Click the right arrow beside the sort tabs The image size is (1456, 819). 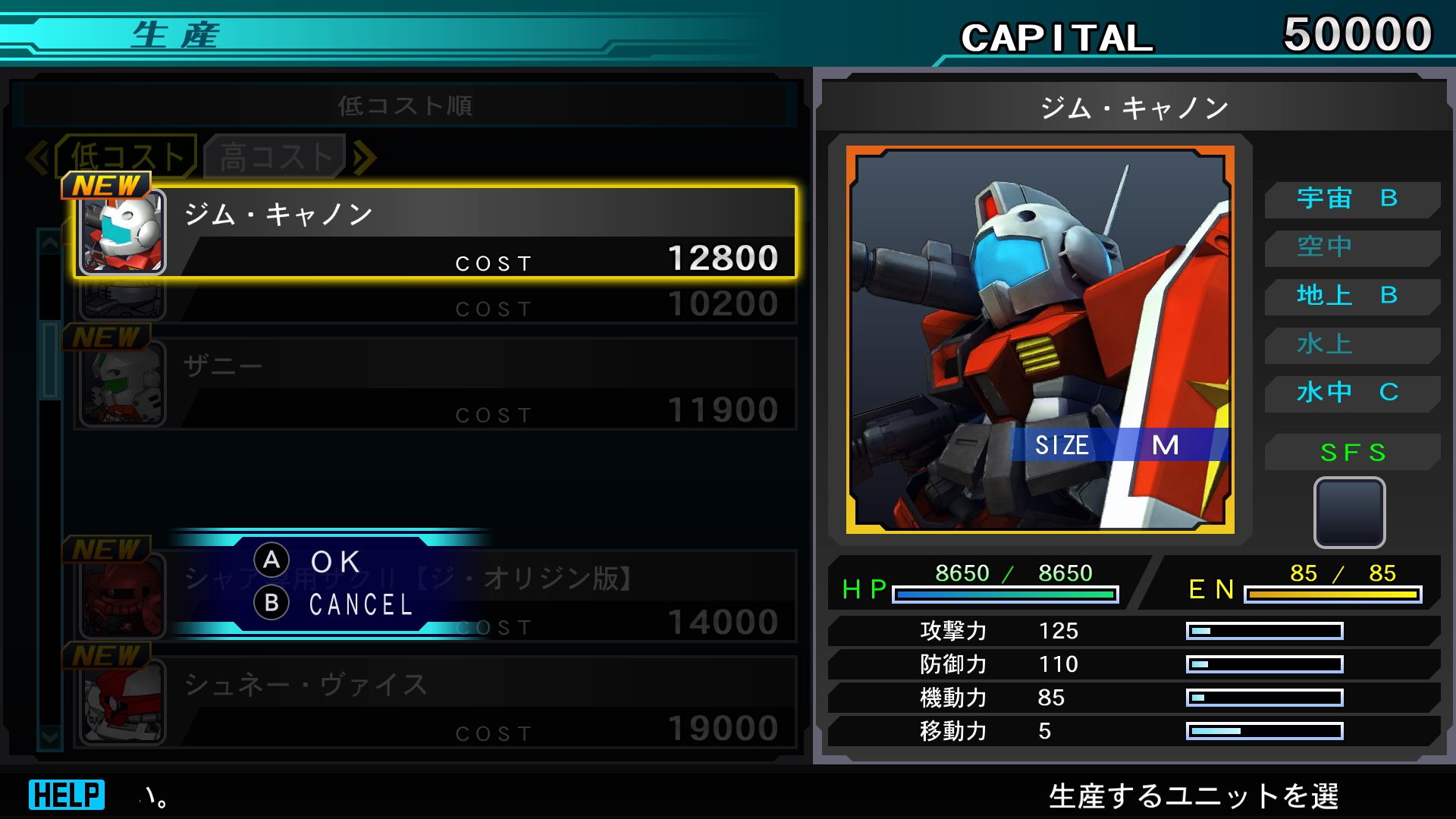(x=365, y=158)
